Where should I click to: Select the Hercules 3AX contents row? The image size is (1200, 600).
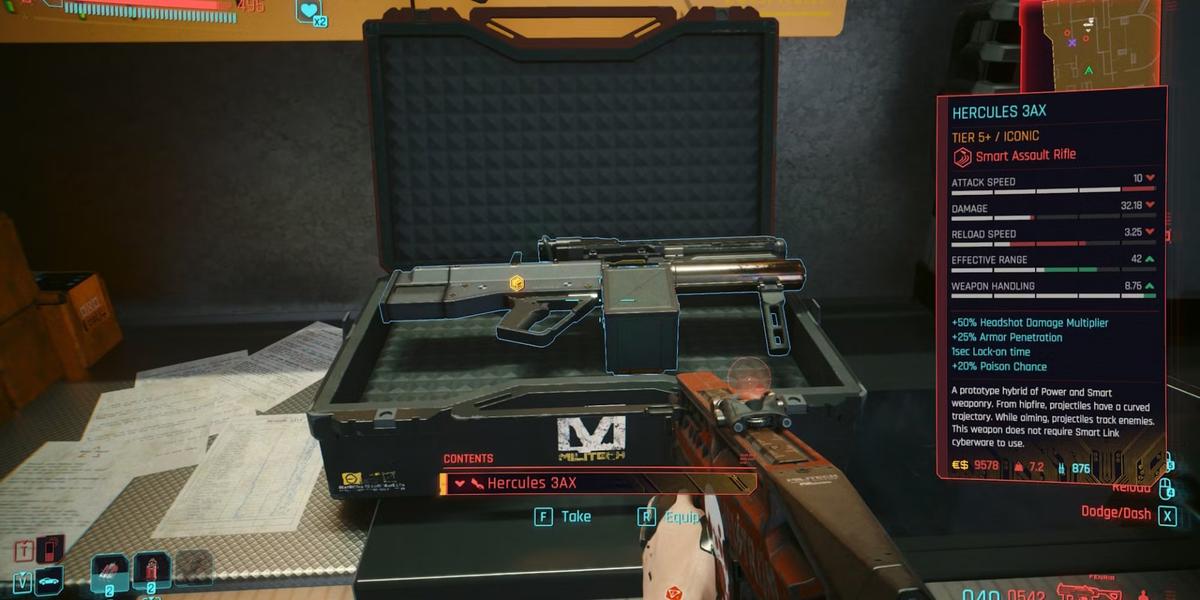pyautogui.click(x=597, y=483)
